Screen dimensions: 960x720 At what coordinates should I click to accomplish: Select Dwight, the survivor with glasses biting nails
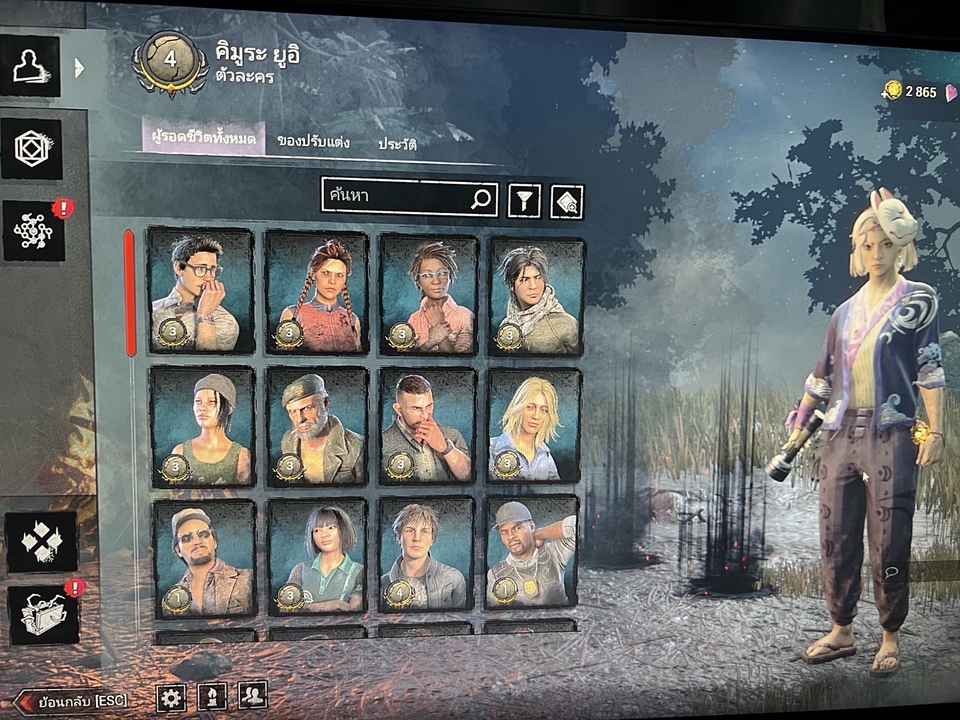201,290
